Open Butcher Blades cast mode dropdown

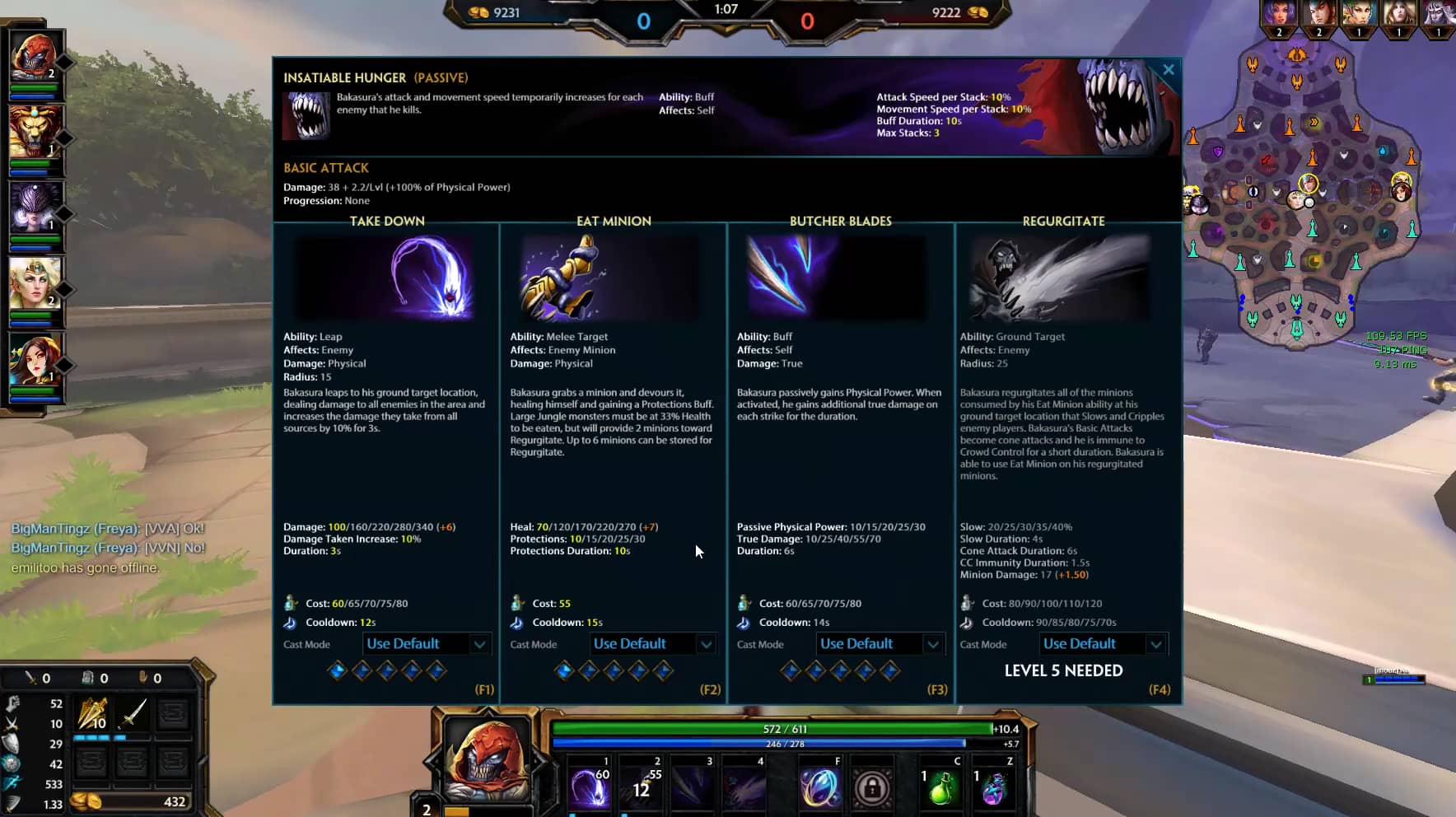[x=879, y=644]
